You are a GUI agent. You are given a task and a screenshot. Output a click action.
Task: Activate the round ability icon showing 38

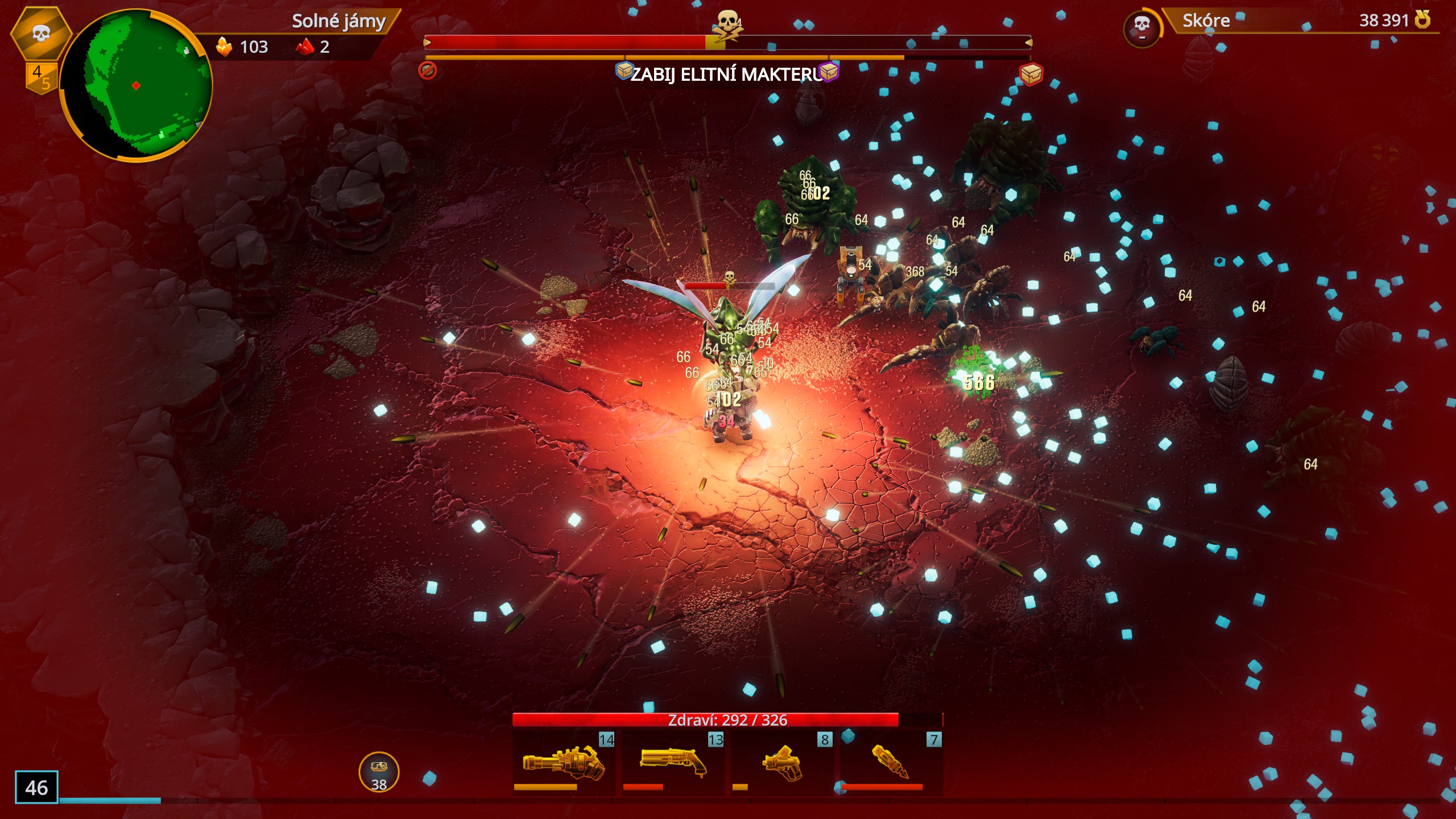[379, 772]
